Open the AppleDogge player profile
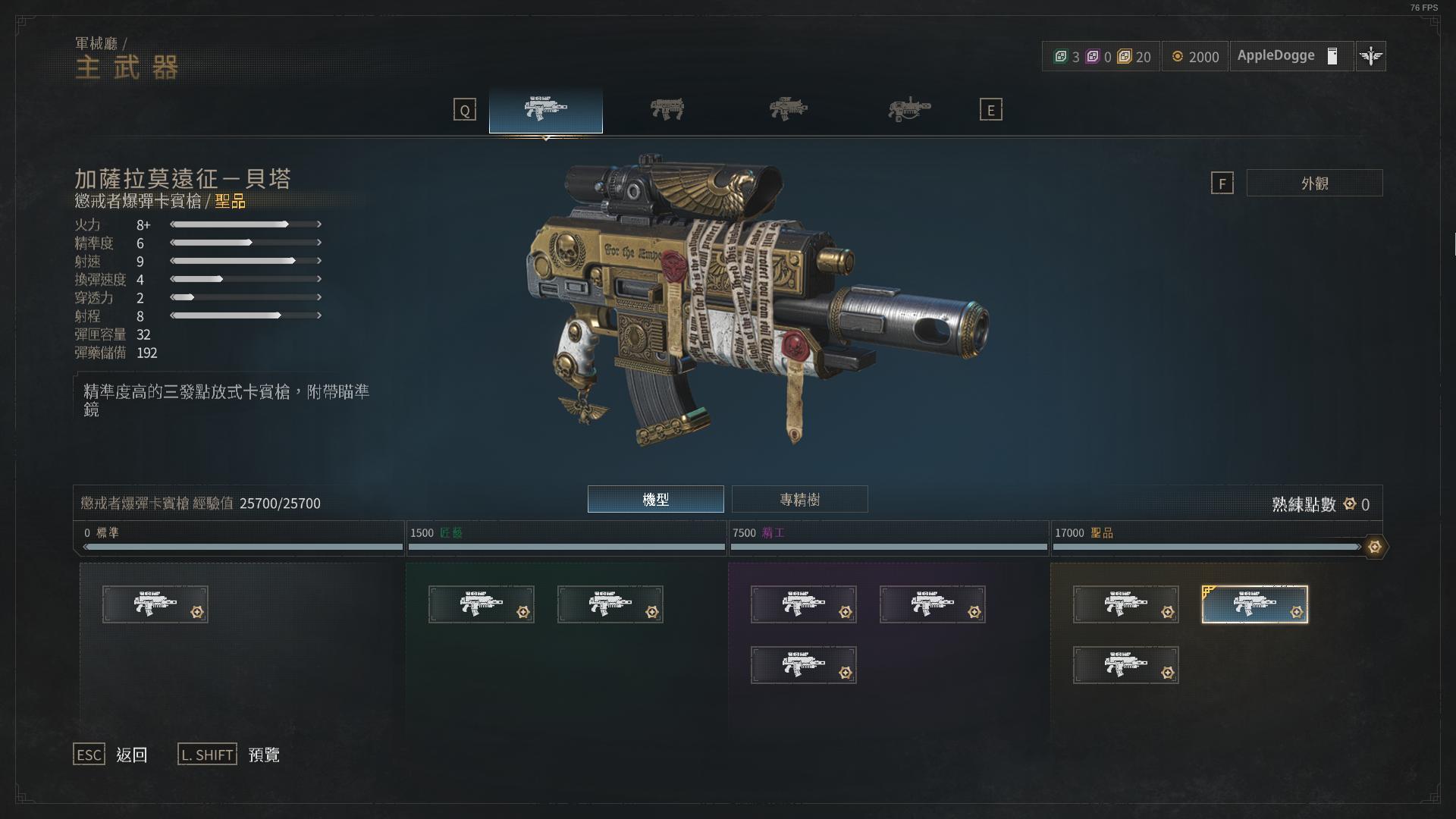Viewport: 1456px width, 819px height. (1290, 56)
